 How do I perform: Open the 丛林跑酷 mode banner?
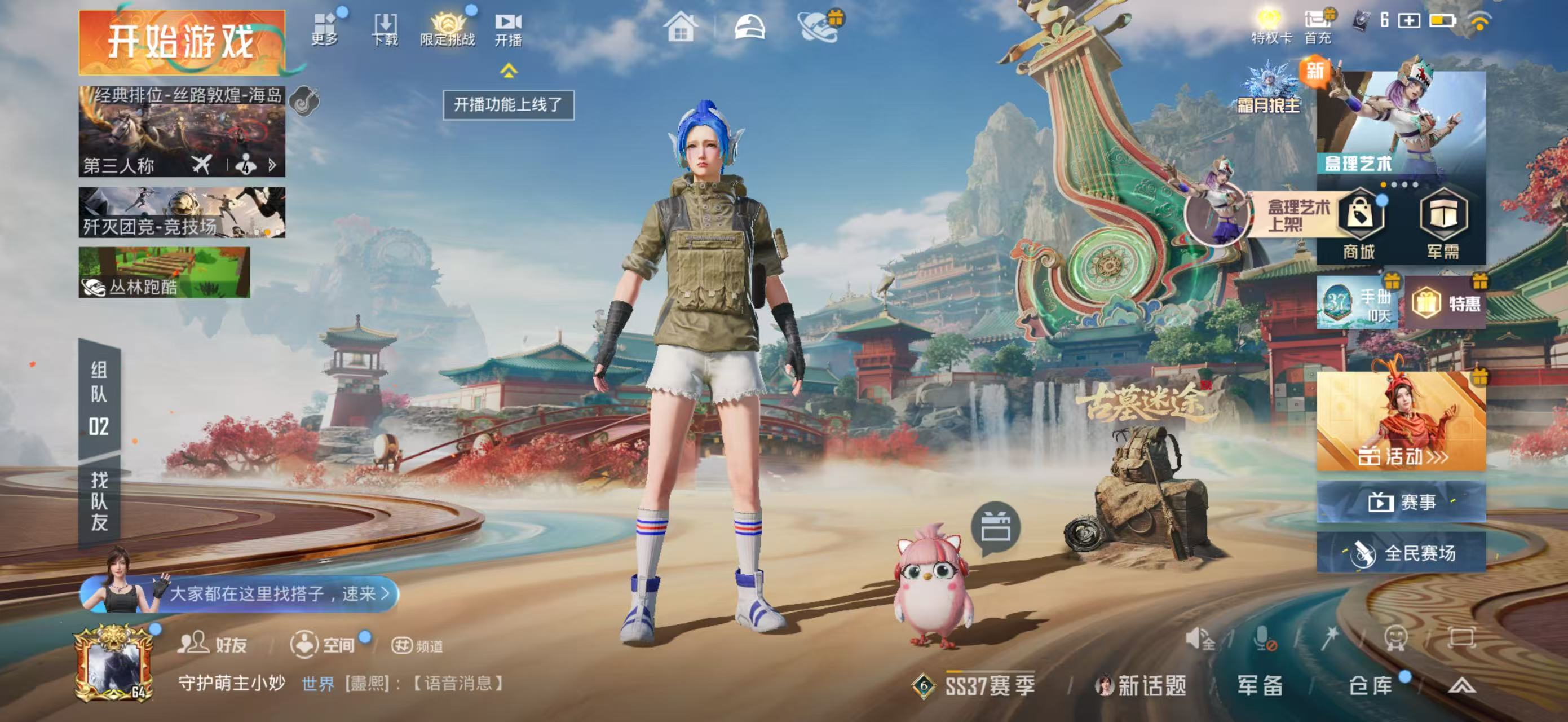(x=164, y=272)
